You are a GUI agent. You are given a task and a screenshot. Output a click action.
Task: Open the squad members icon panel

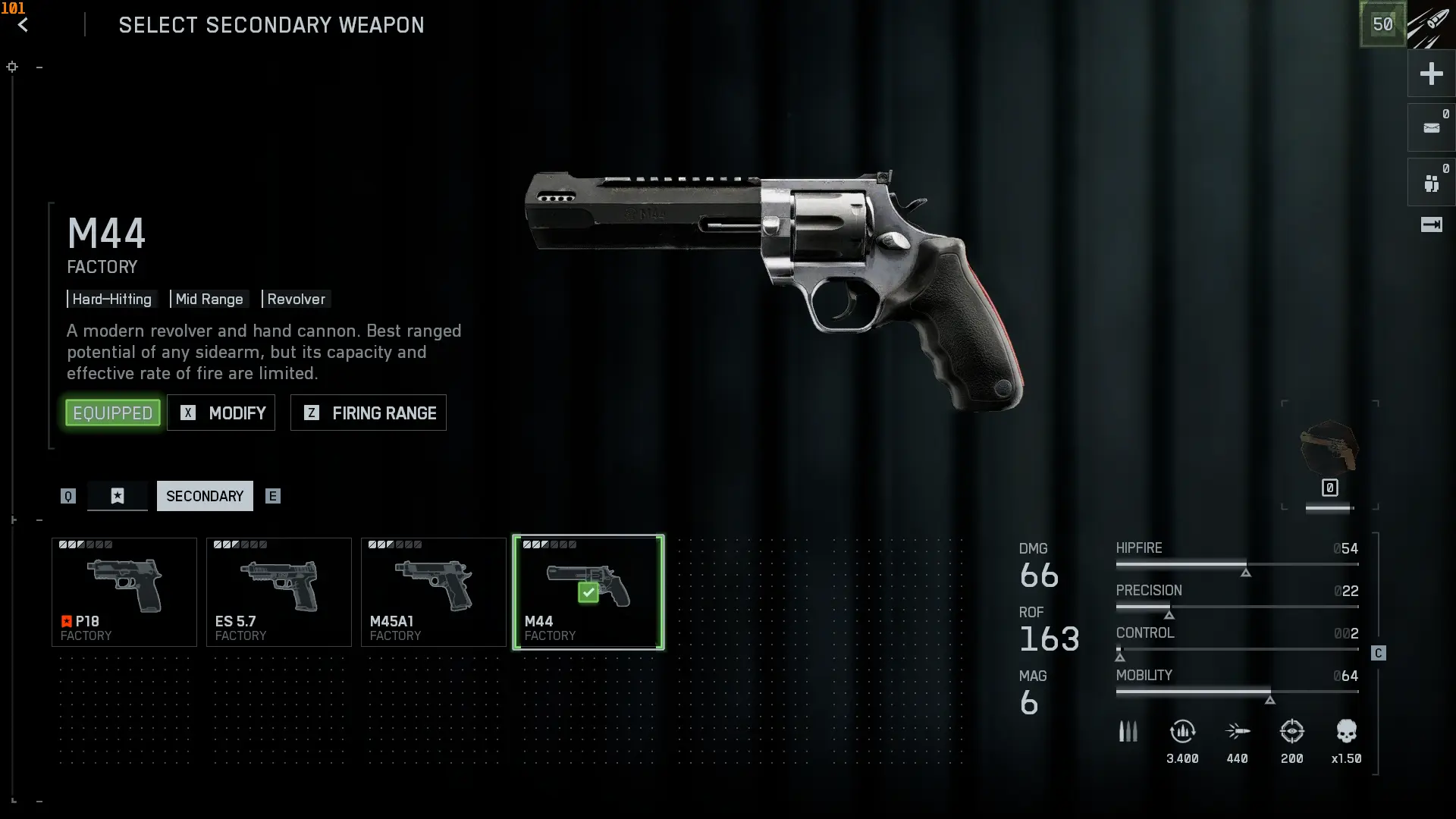[x=1431, y=183]
